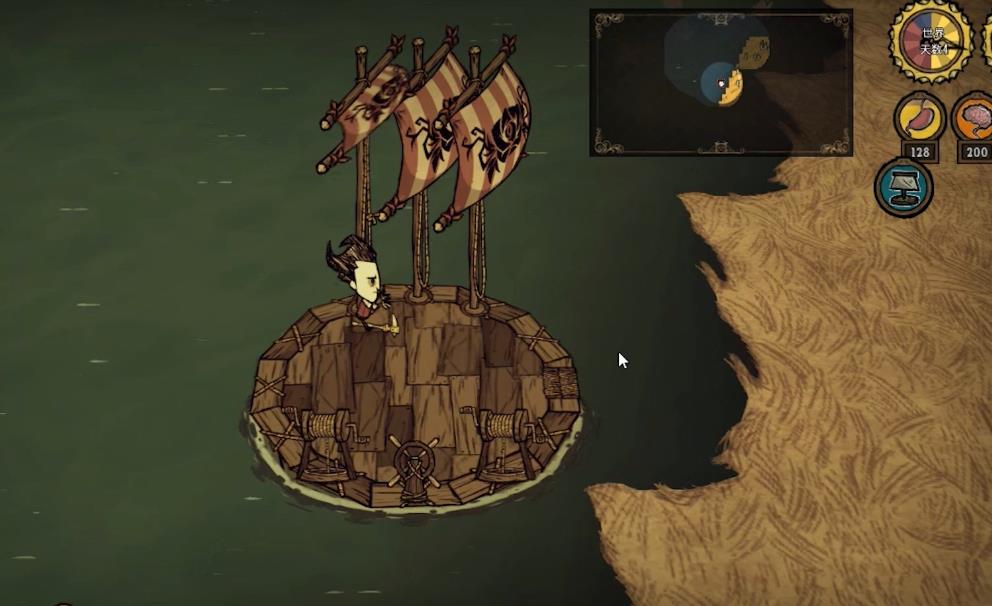
Task: Click the teal boat badge icon
Action: point(903,188)
